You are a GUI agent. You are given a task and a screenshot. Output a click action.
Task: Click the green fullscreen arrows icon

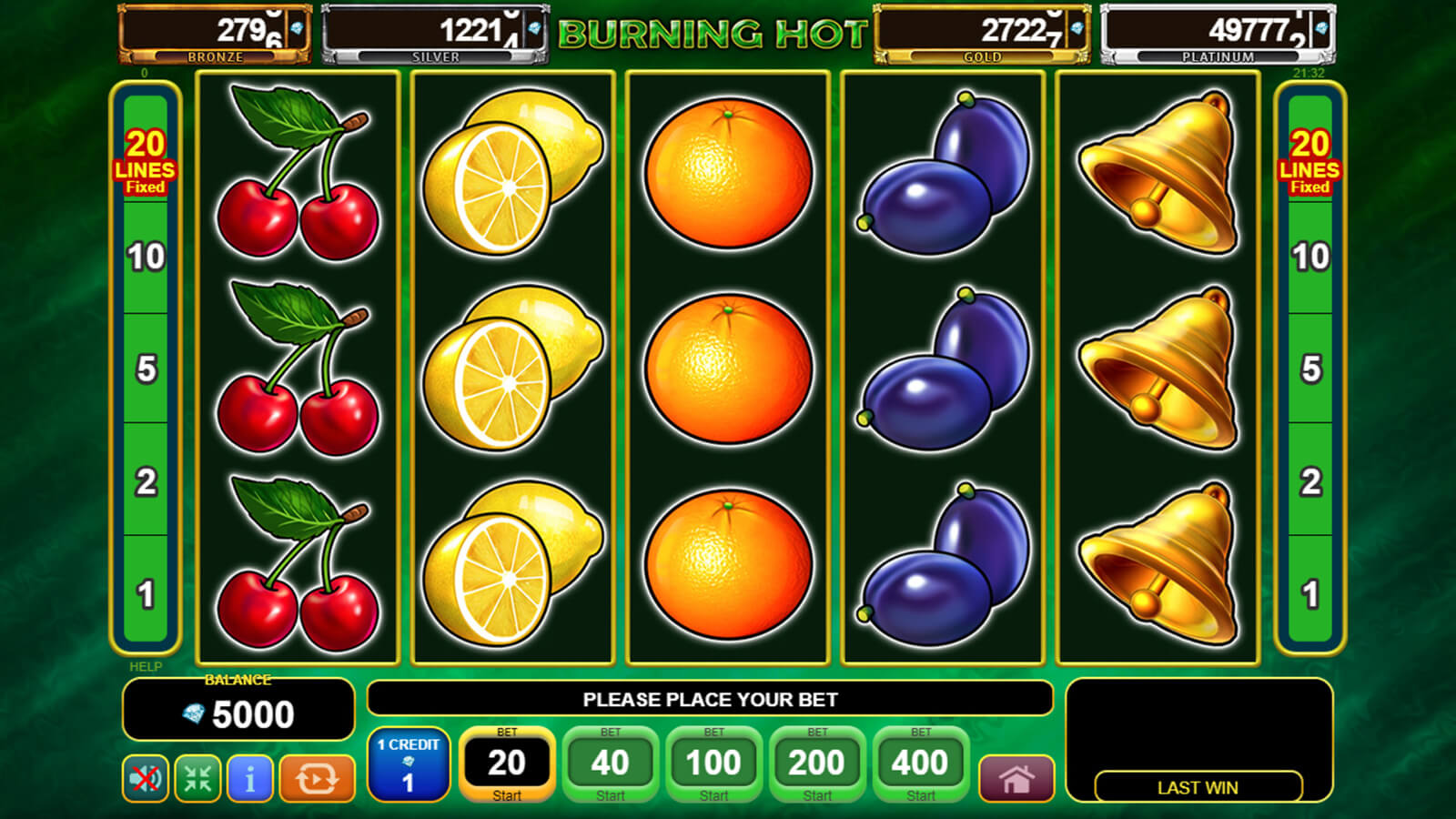coord(197,779)
